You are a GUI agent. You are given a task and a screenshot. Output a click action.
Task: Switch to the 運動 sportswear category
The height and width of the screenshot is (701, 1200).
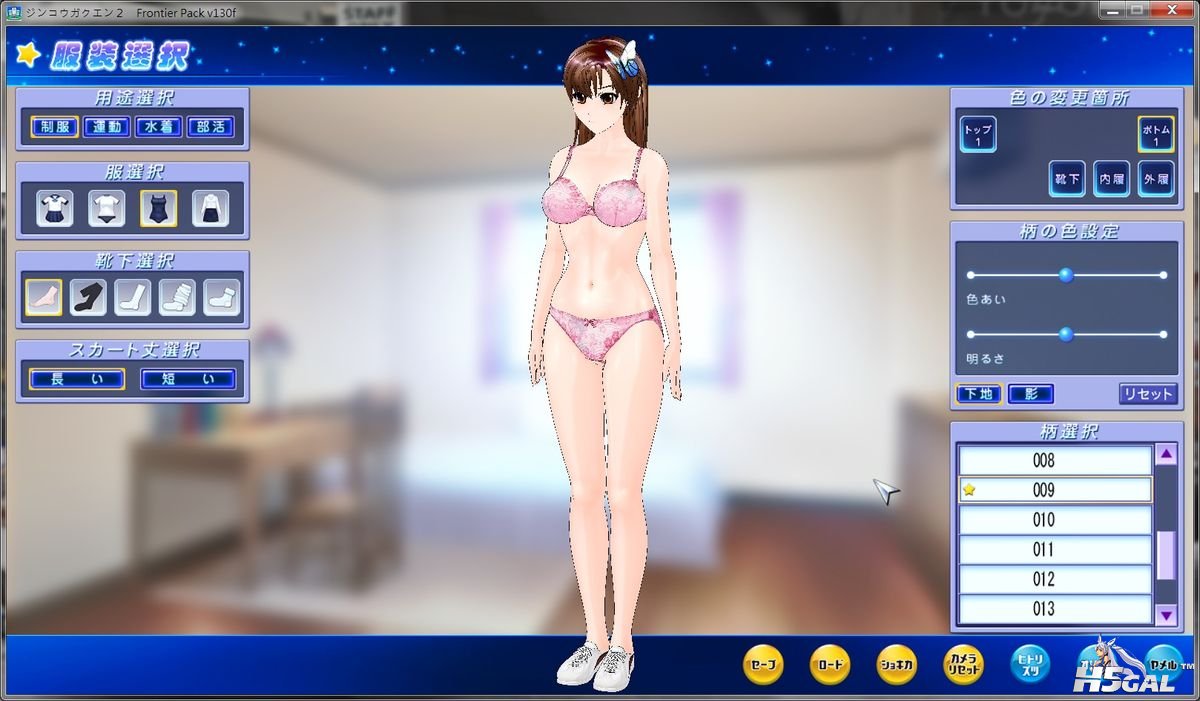106,127
